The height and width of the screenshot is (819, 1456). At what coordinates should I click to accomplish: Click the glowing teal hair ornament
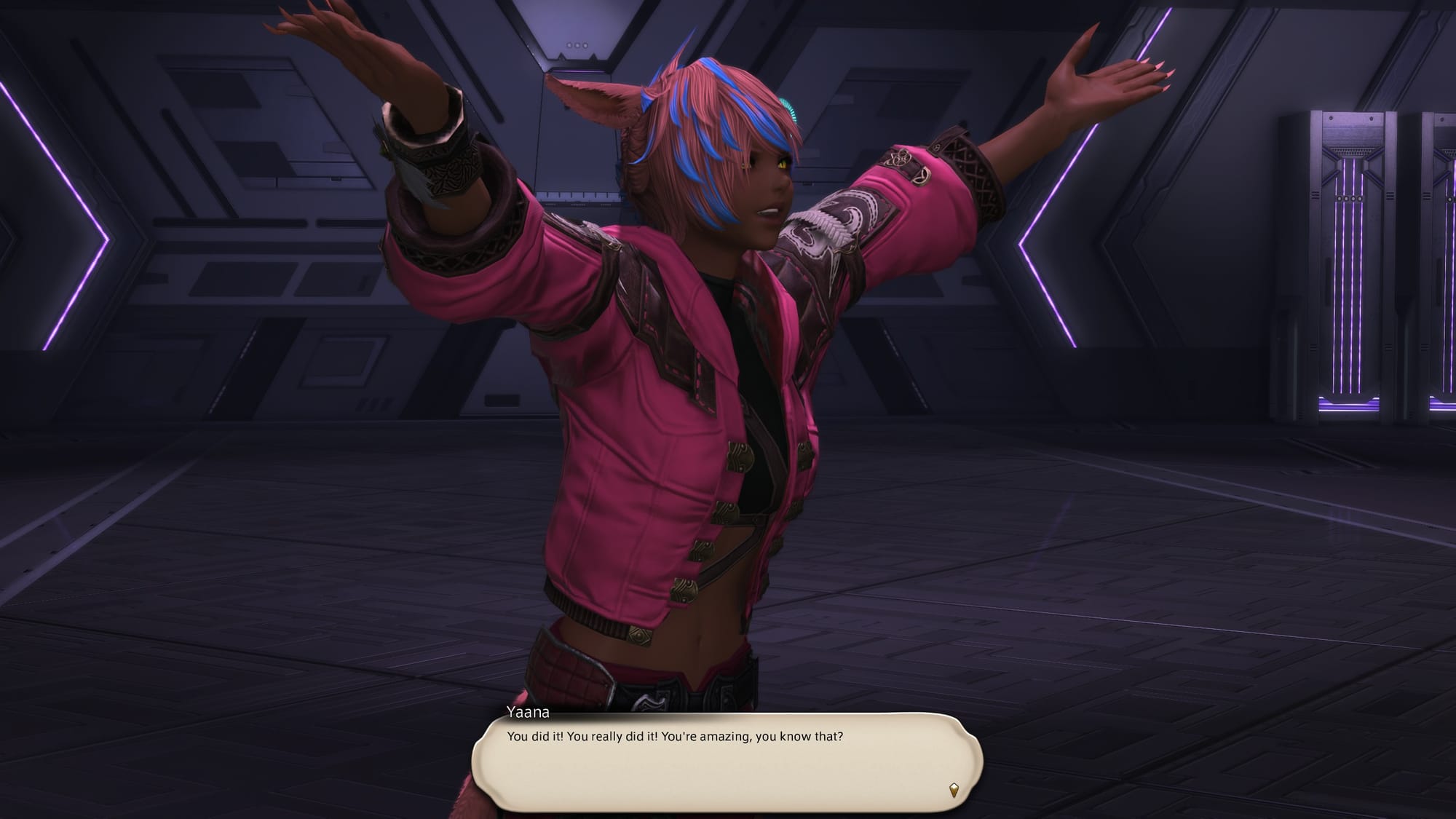[788, 106]
